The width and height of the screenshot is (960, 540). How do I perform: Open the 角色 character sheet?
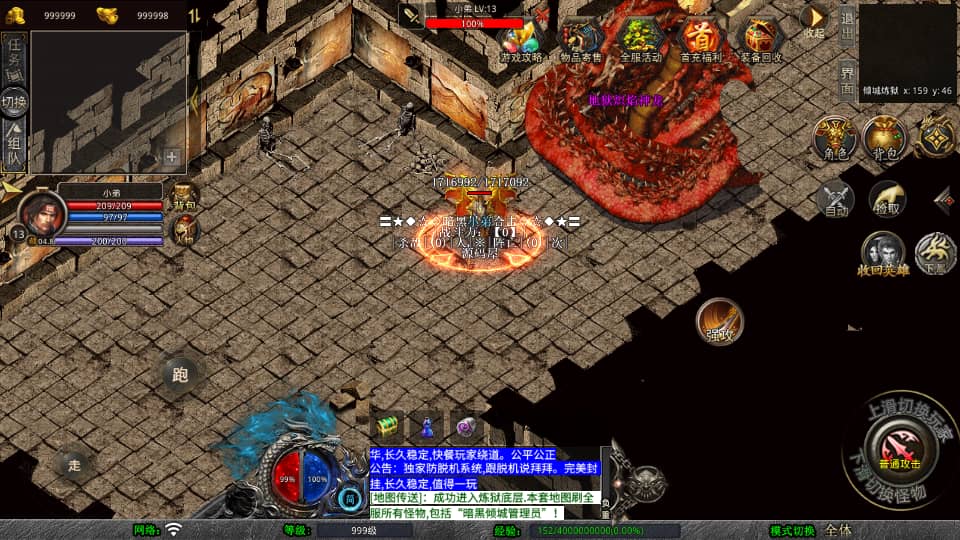coord(835,138)
